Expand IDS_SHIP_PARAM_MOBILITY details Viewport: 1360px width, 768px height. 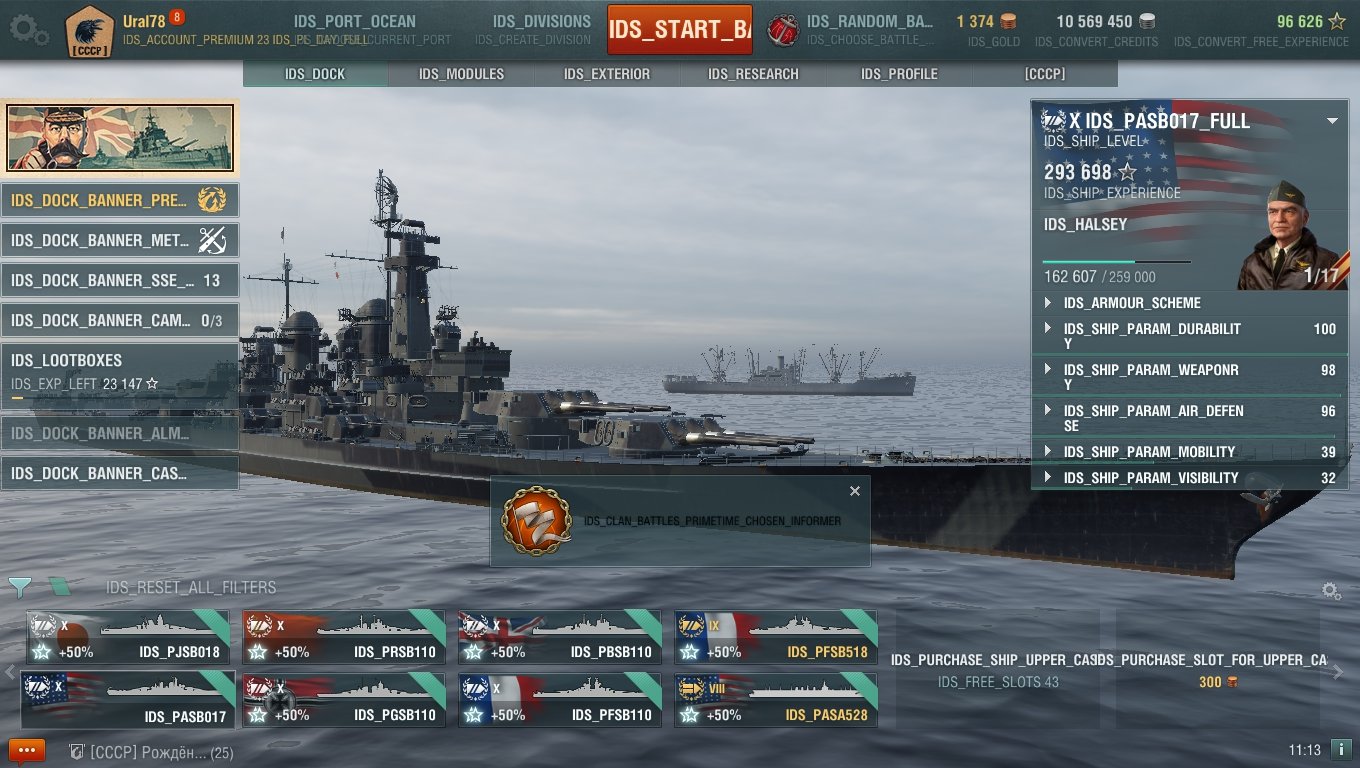tap(1048, 452)
